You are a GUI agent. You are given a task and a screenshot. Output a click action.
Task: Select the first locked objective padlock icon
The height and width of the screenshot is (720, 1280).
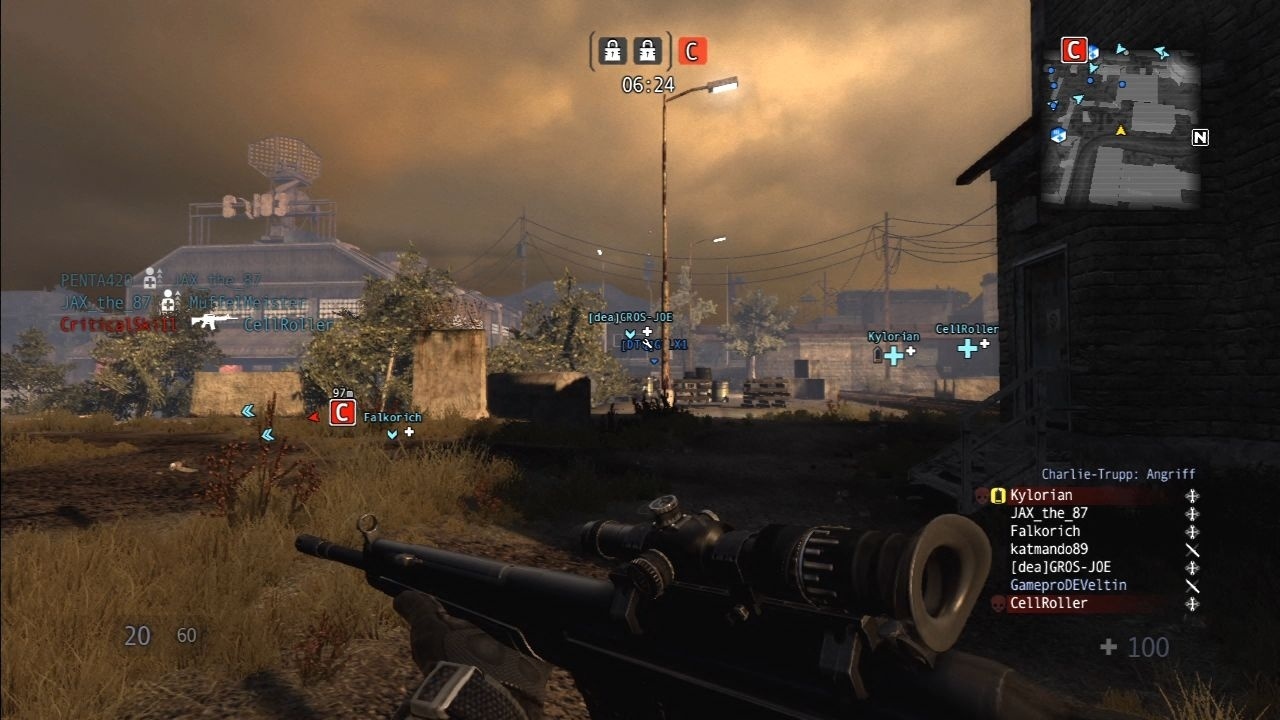[x=611, y=50]
